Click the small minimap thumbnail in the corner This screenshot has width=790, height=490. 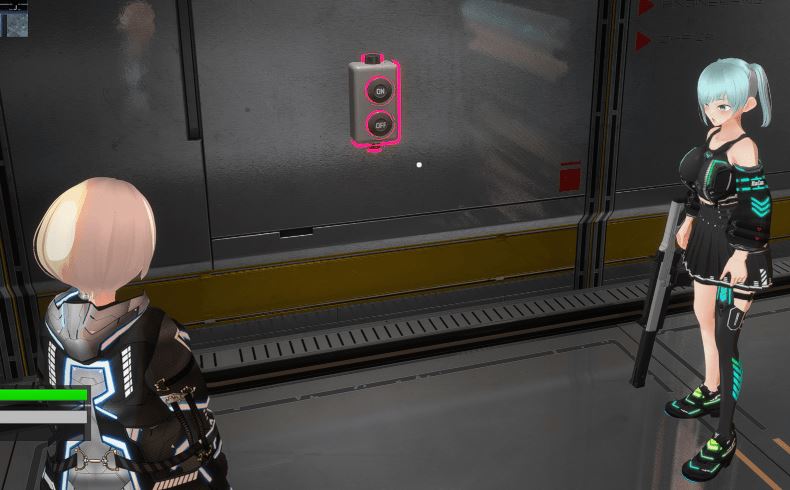[15, 19]
